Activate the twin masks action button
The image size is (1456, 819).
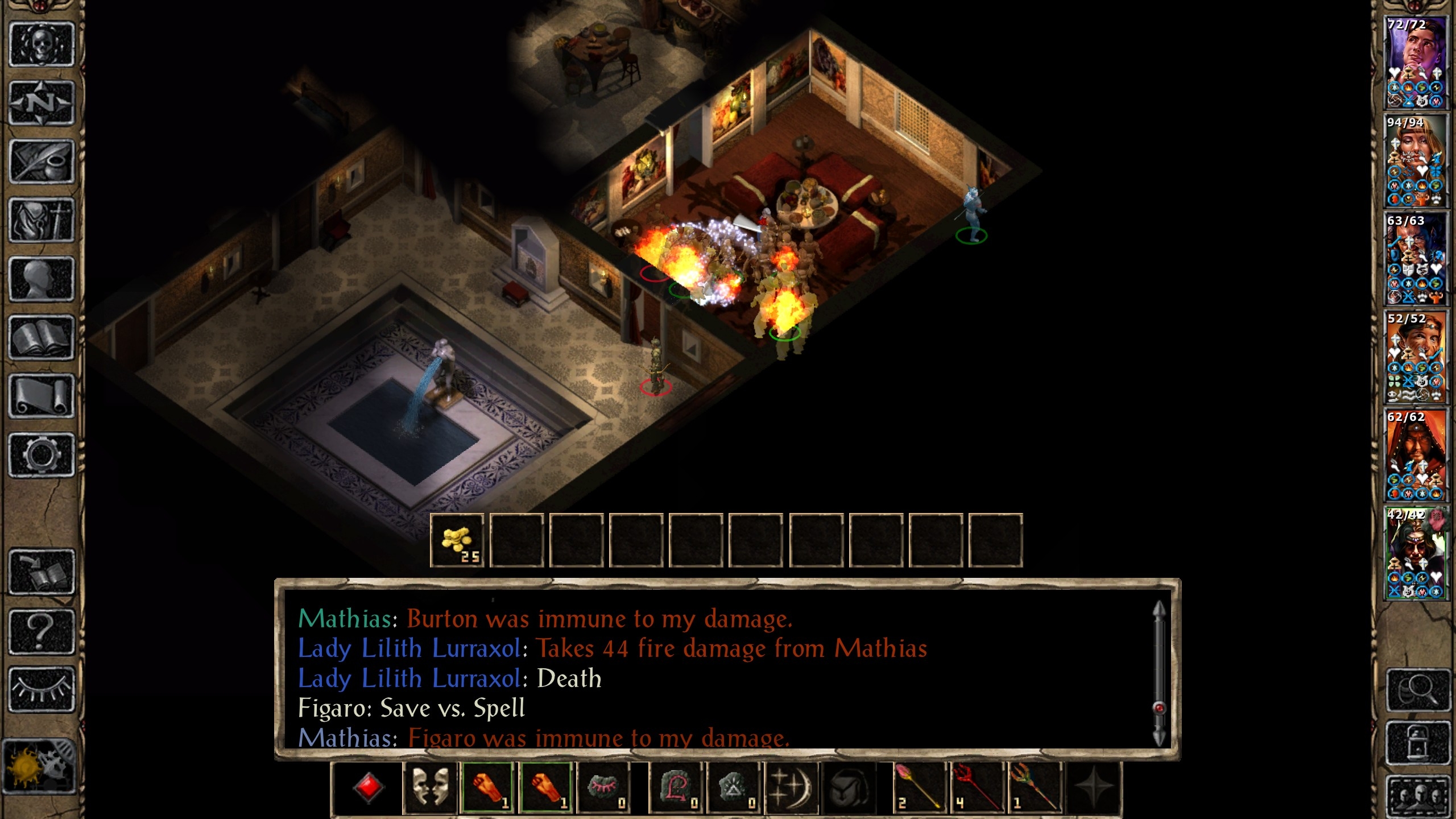pos(429,787)
